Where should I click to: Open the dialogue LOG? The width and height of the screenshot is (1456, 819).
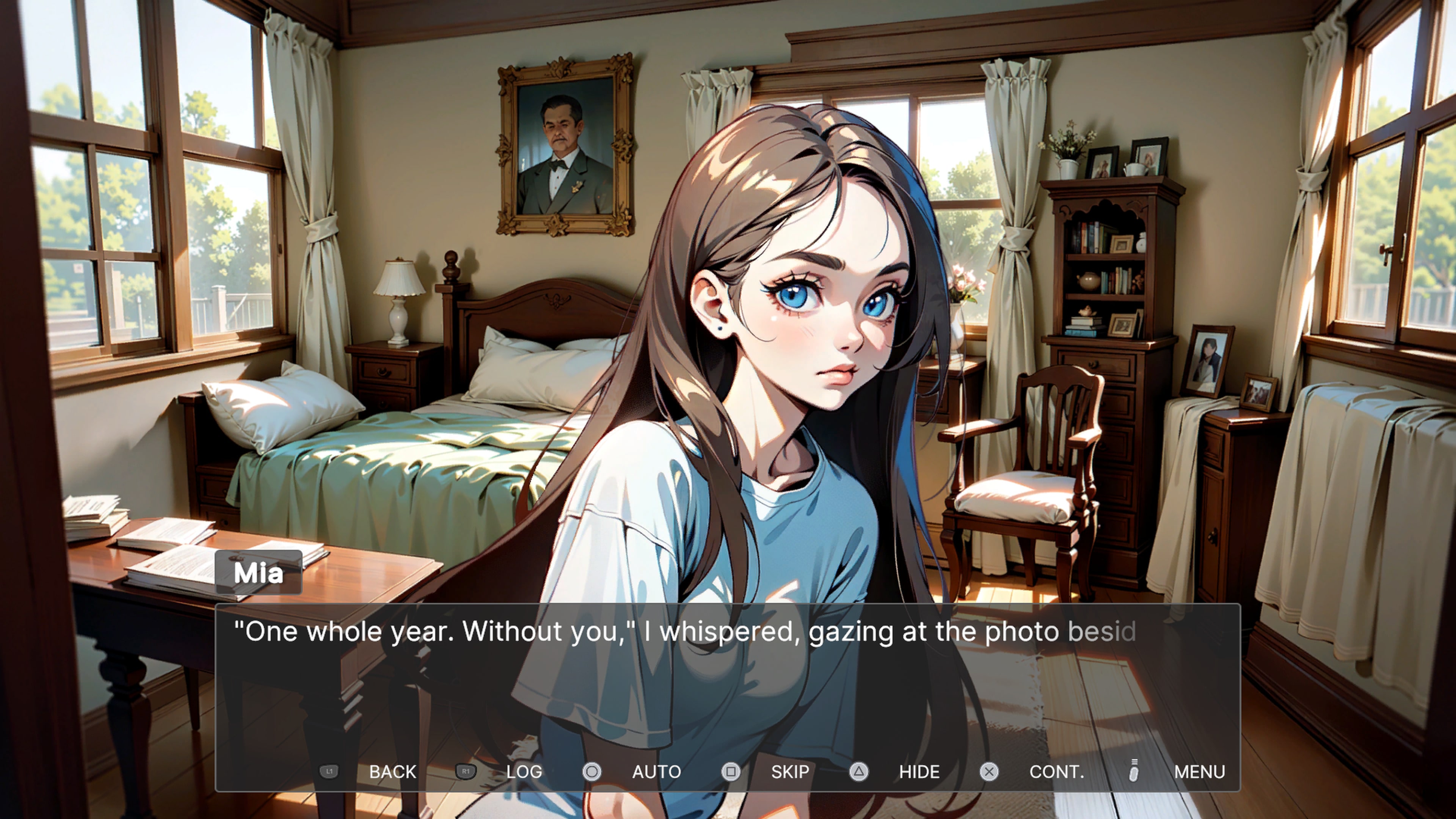tap(524, 772)
